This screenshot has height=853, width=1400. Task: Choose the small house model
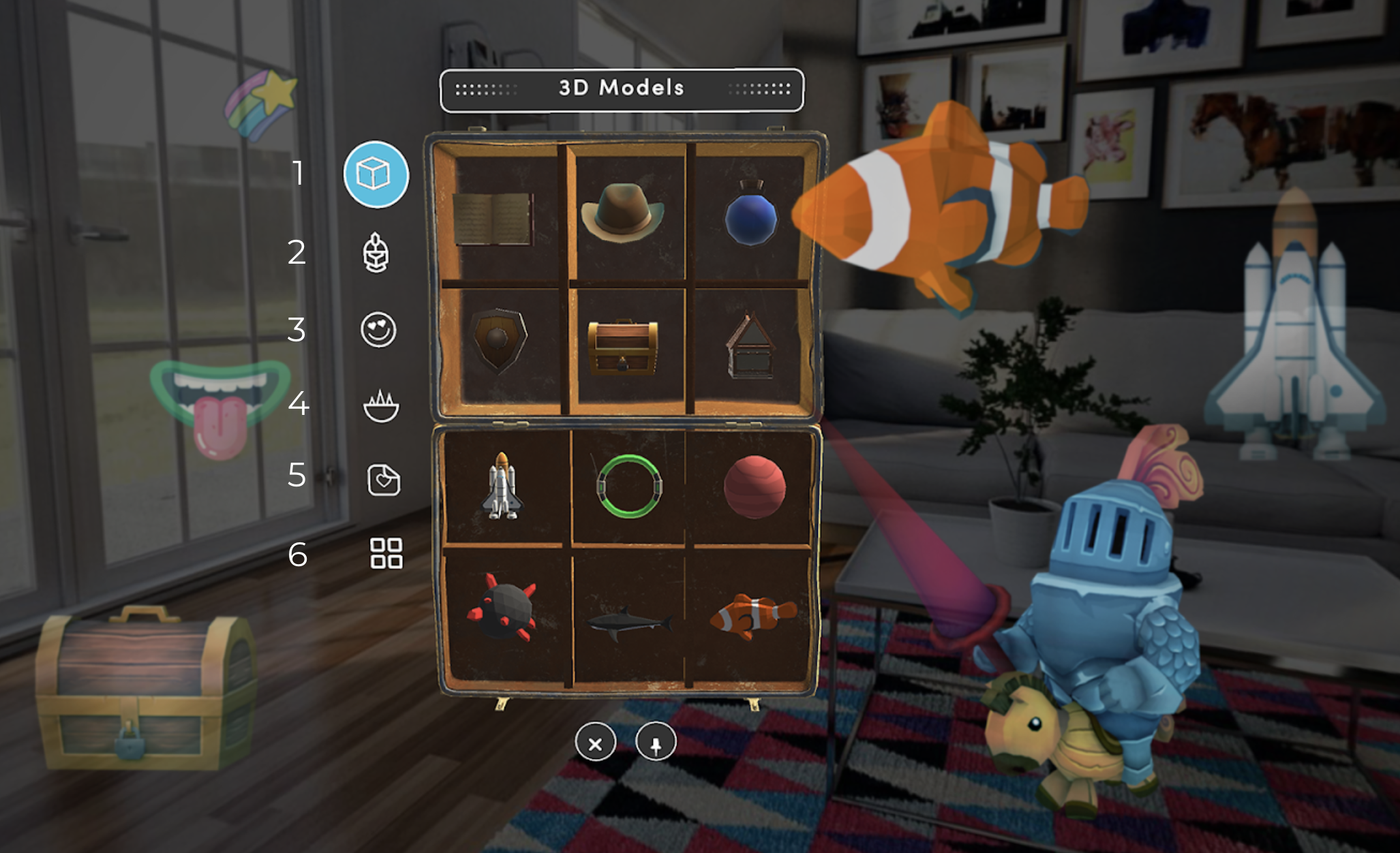[750, 347]
